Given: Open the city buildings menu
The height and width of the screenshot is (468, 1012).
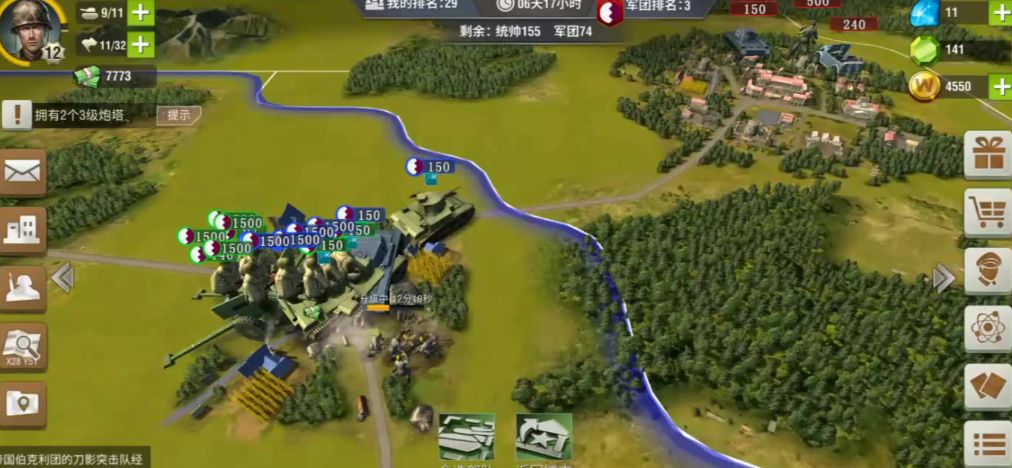Looking at the screenshot, I should coord(22,231).
